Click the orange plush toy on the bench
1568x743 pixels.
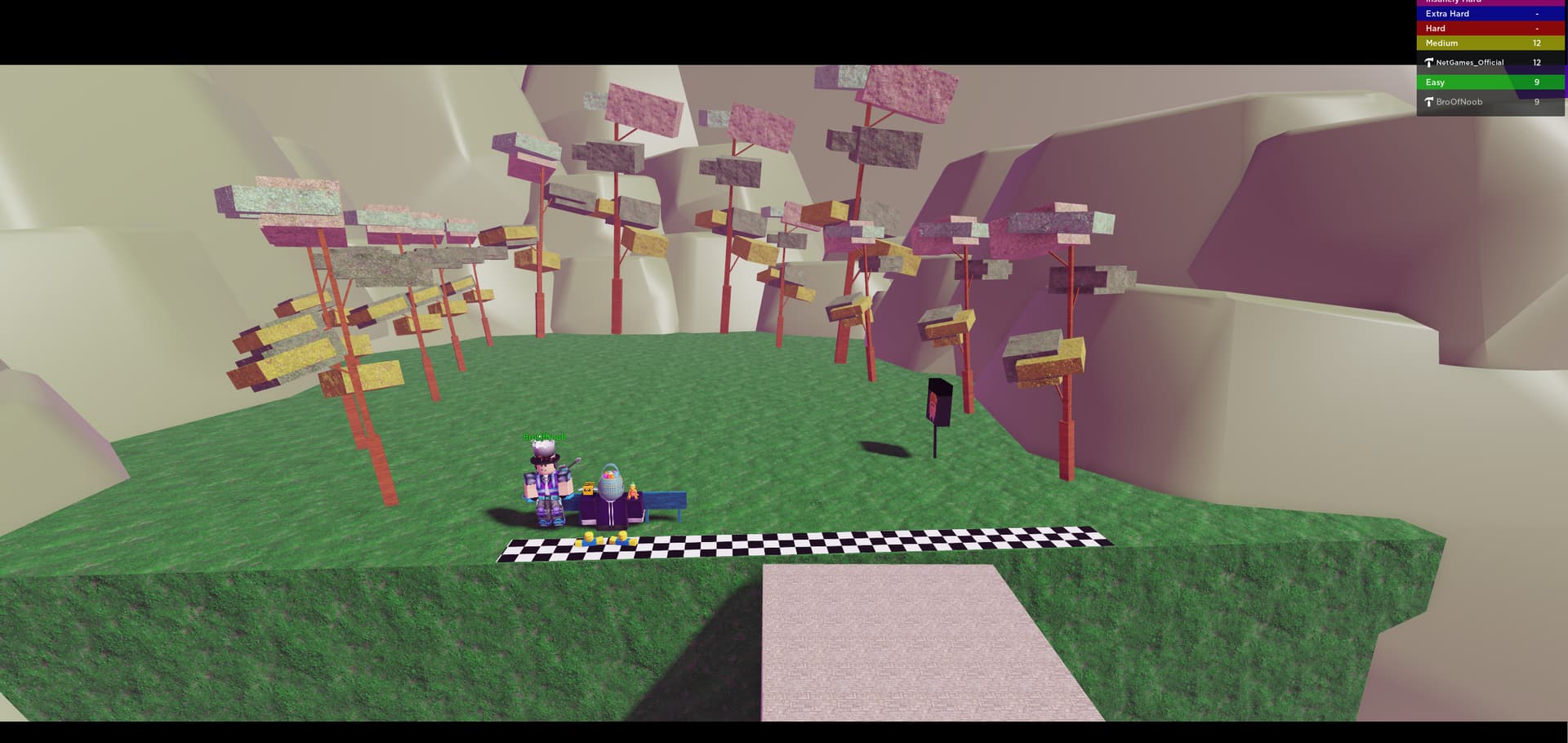tap(633, 491)
